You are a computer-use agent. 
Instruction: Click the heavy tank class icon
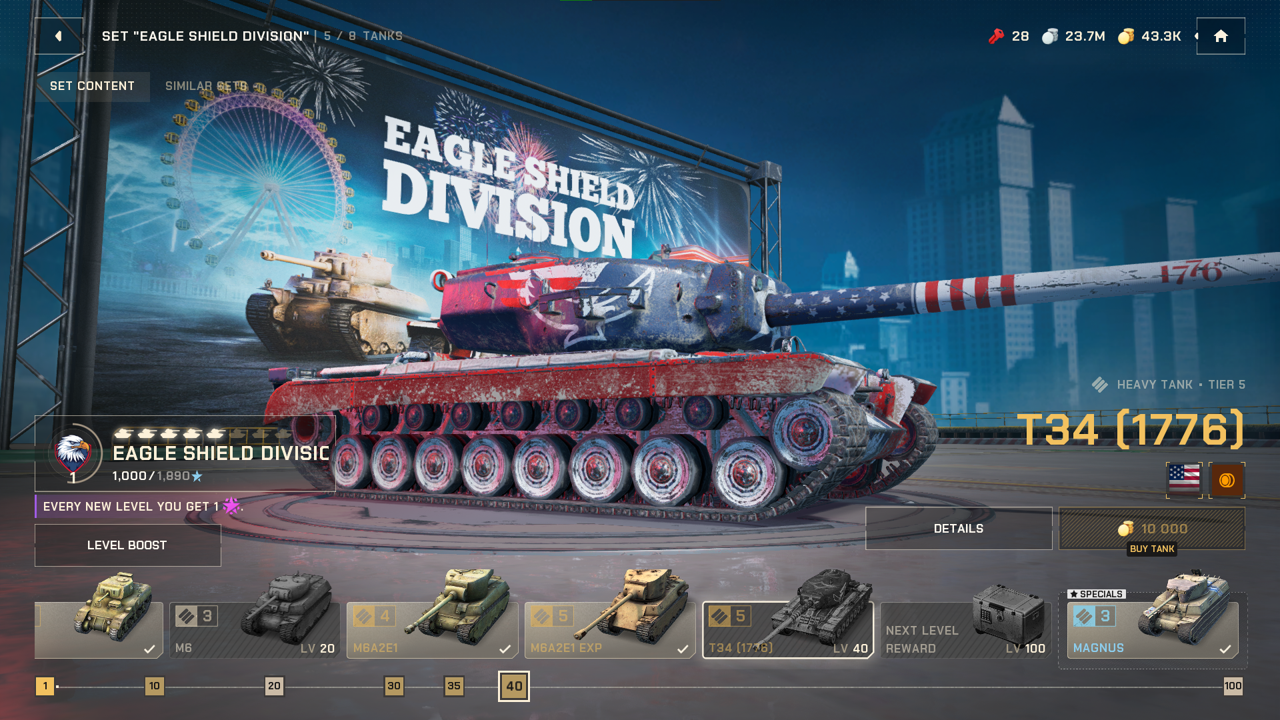click(1099, 384)
